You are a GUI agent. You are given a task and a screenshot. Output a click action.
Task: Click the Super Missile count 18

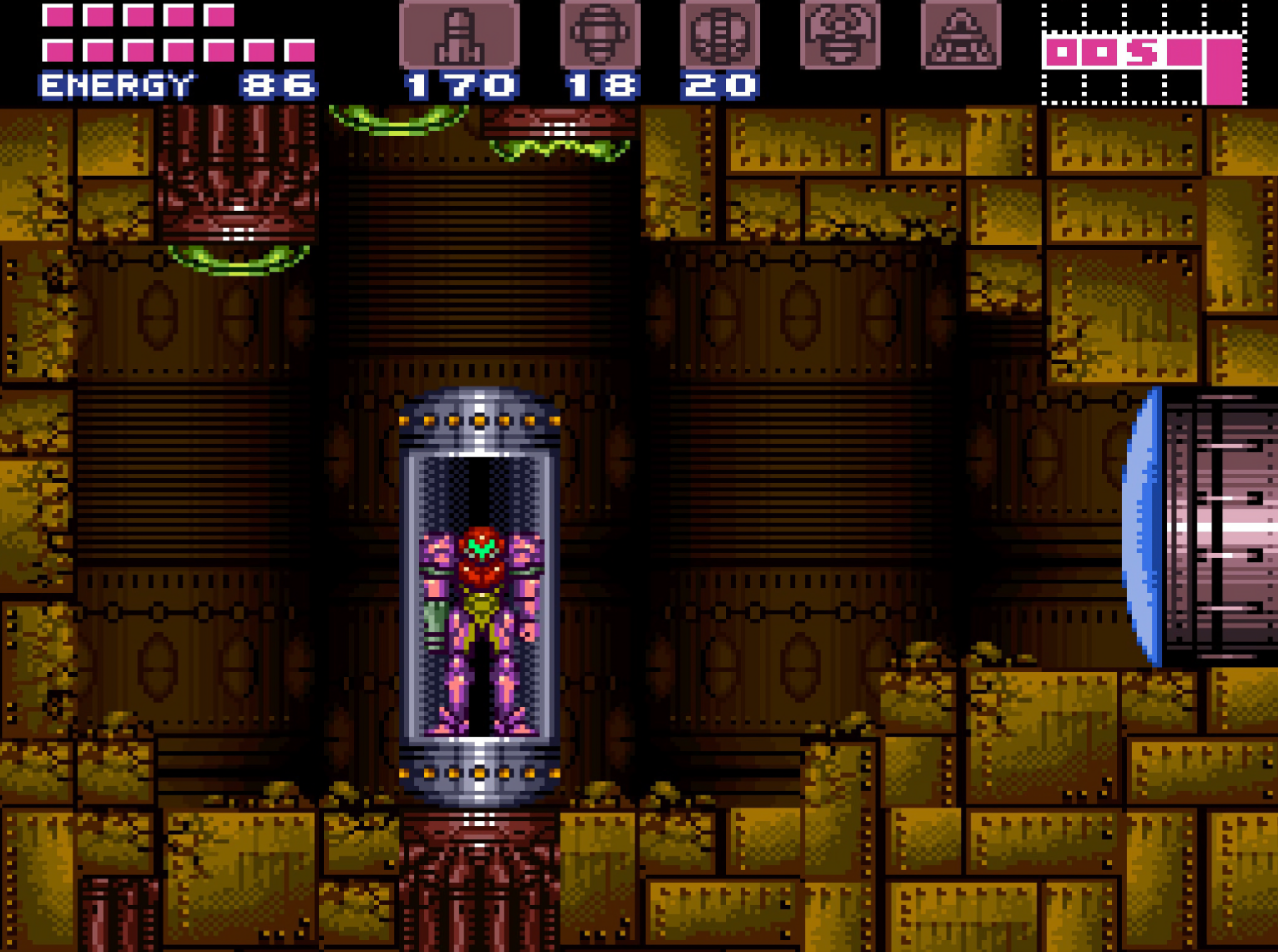click(x=601, y=82)
